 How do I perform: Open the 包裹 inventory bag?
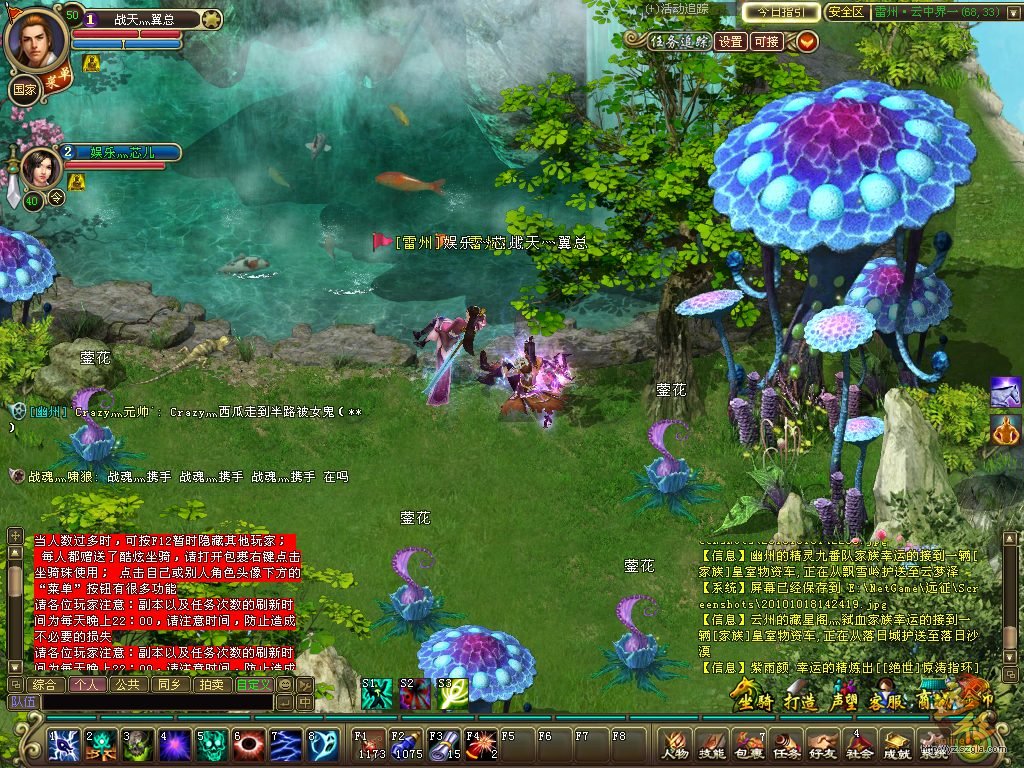click(748, 744)
